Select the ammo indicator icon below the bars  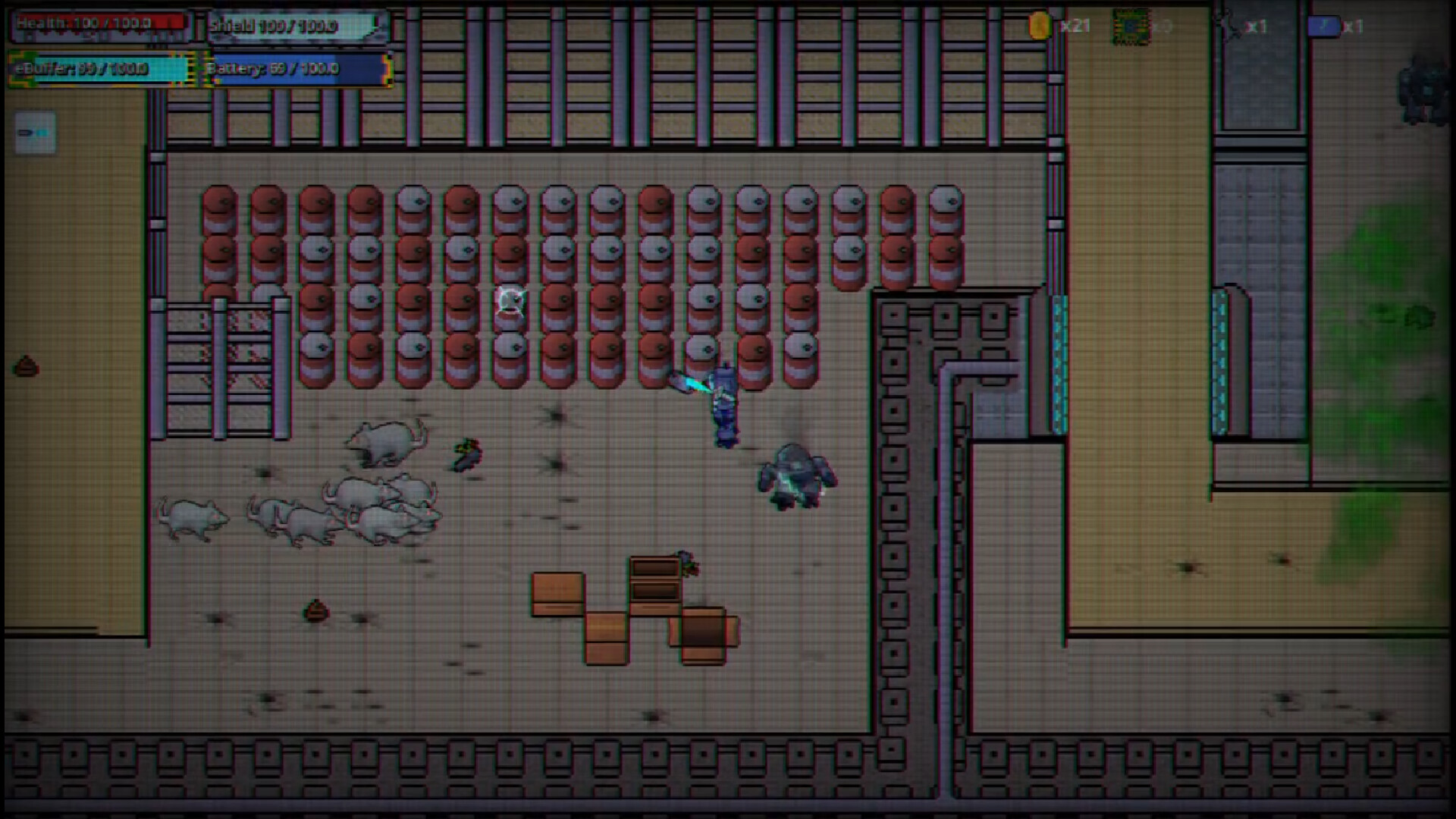click(x=36, y=131)
